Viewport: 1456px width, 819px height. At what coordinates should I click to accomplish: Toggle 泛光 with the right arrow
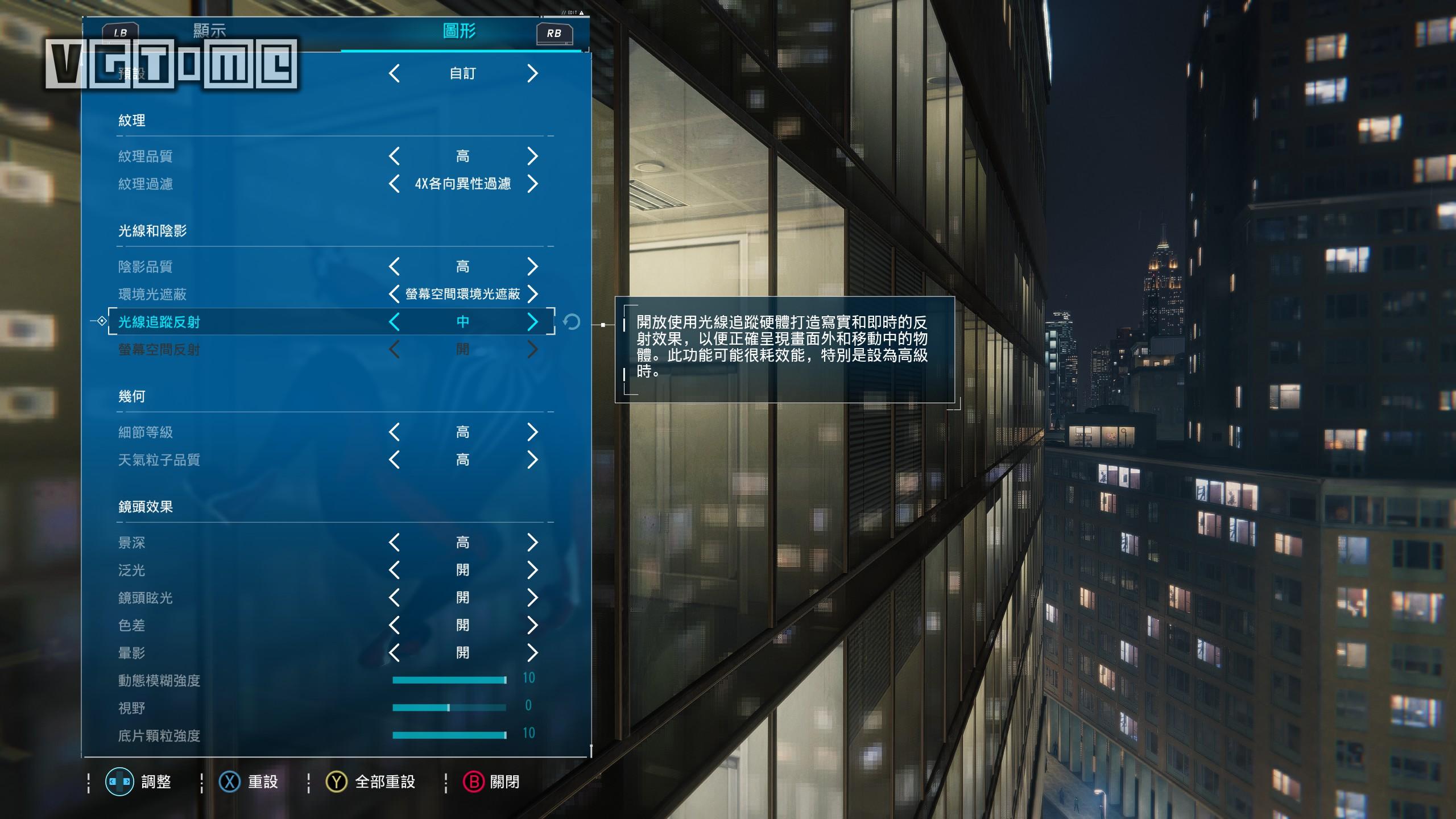532,570
